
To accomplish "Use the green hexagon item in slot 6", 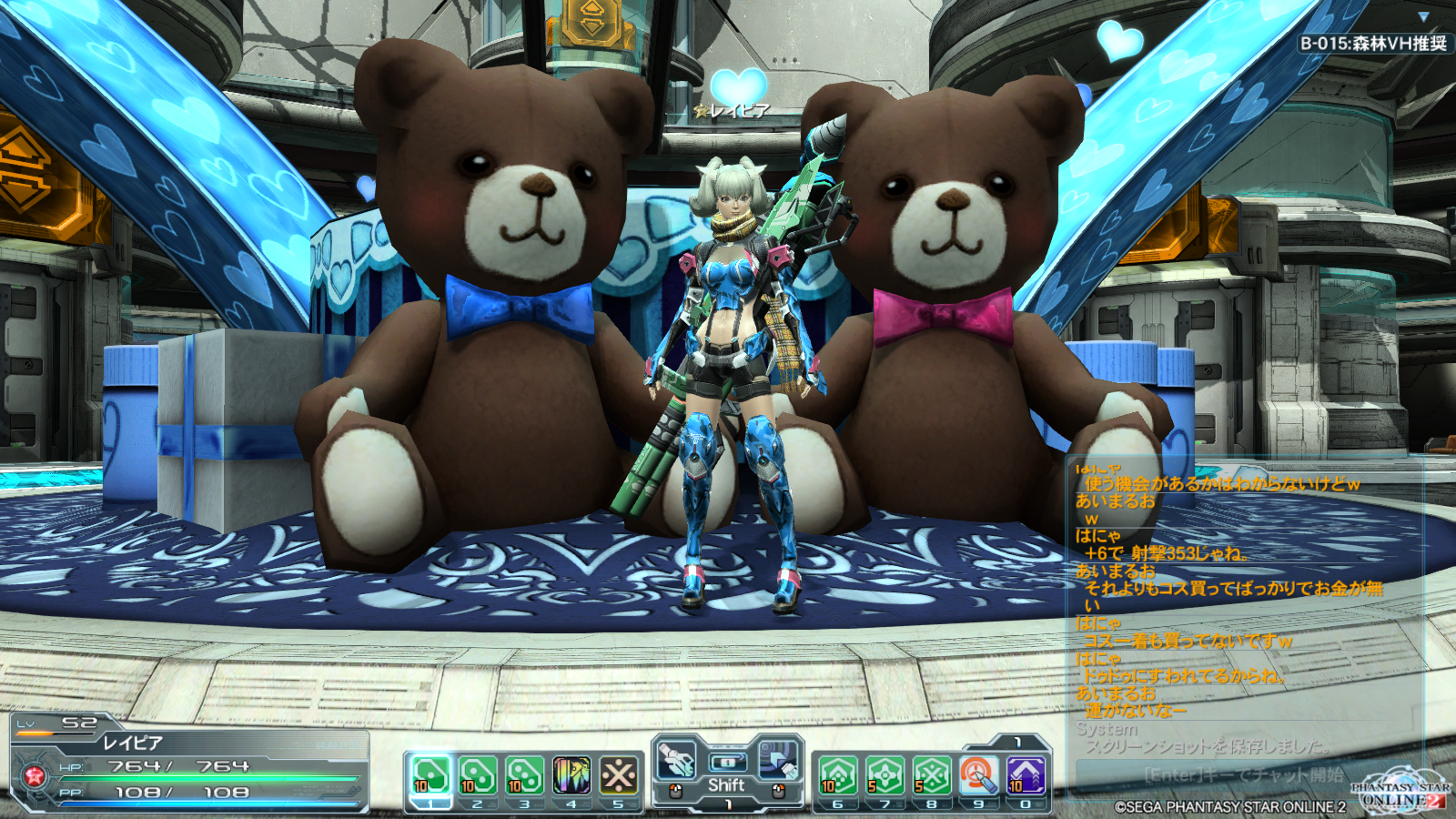I will point(838,775).
